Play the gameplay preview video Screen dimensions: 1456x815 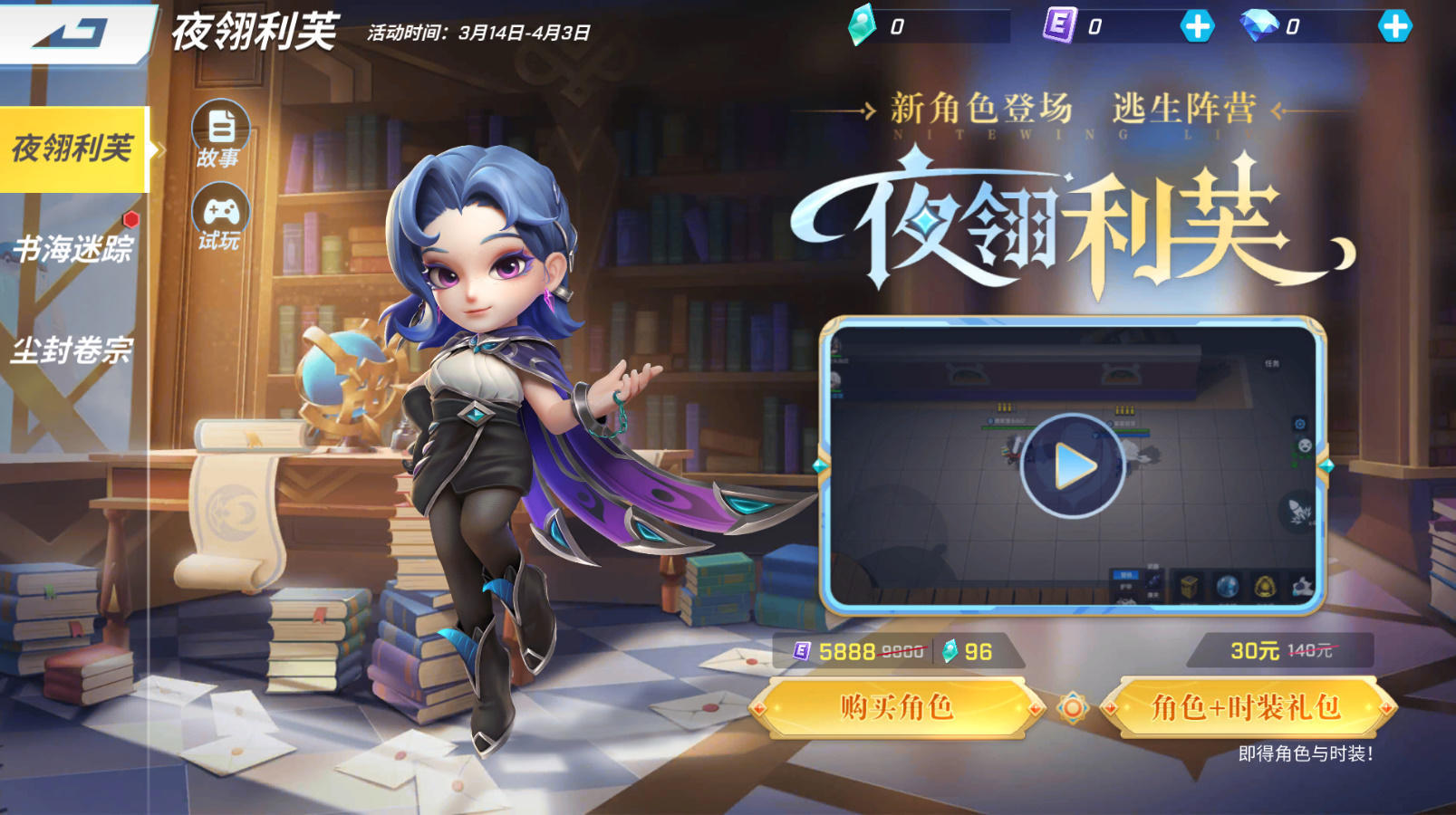[1072, 464]
